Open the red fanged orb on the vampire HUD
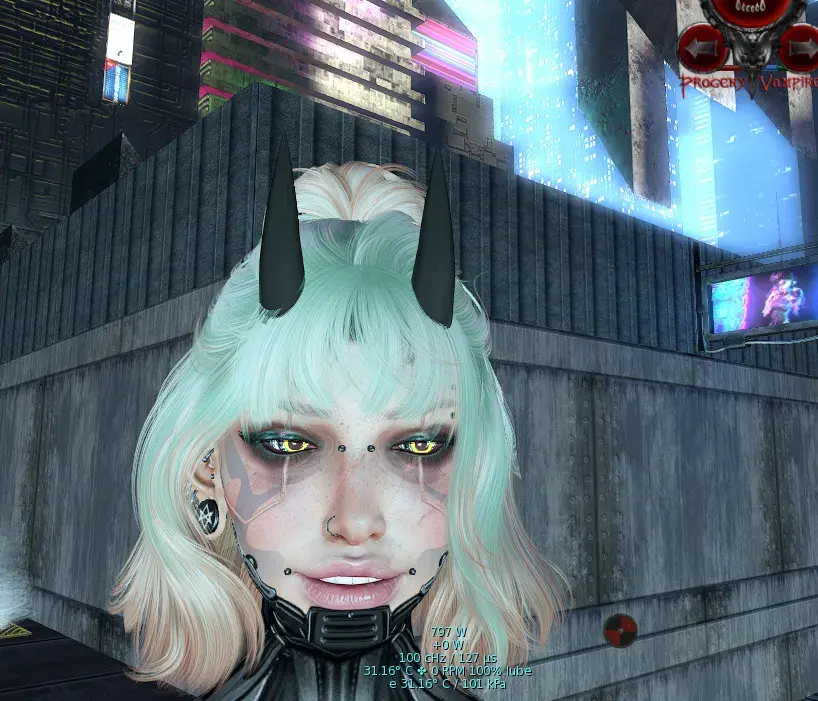Screen dimensions: 818x701 pyautogui.click(x=750, y=10)
